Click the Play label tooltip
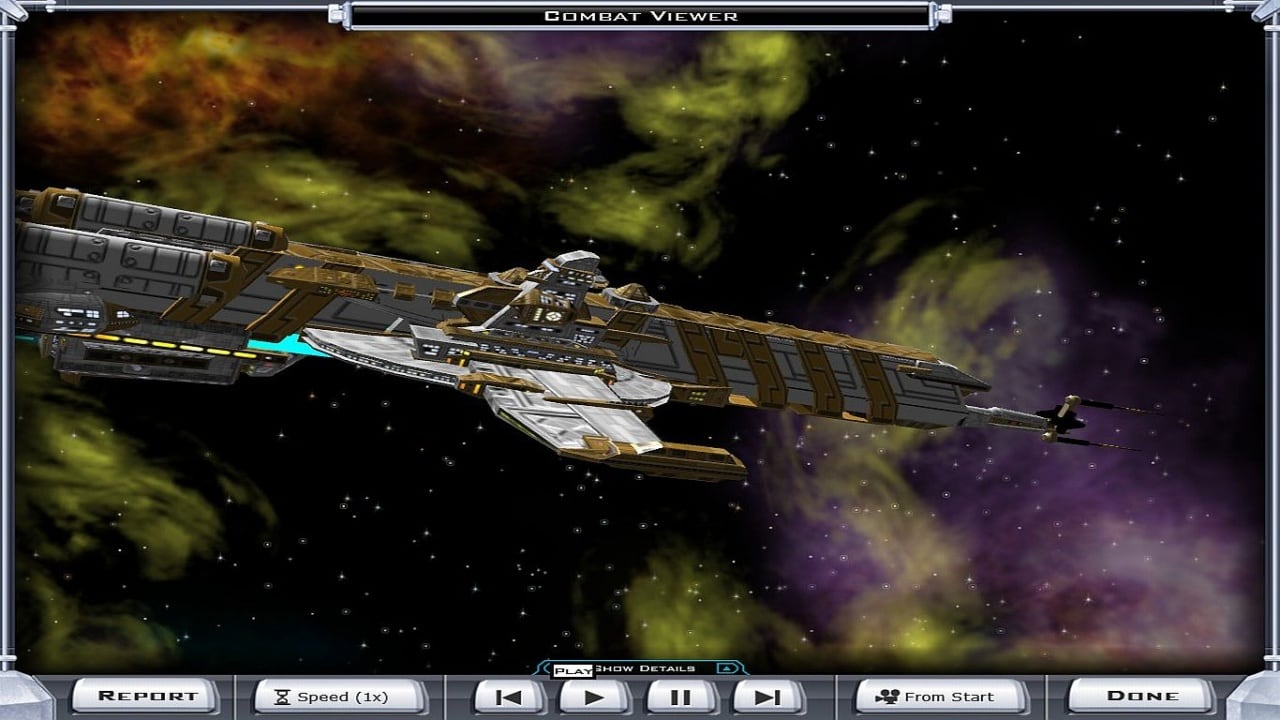This screenshot has width=1280, height=720. pos(575,671)
